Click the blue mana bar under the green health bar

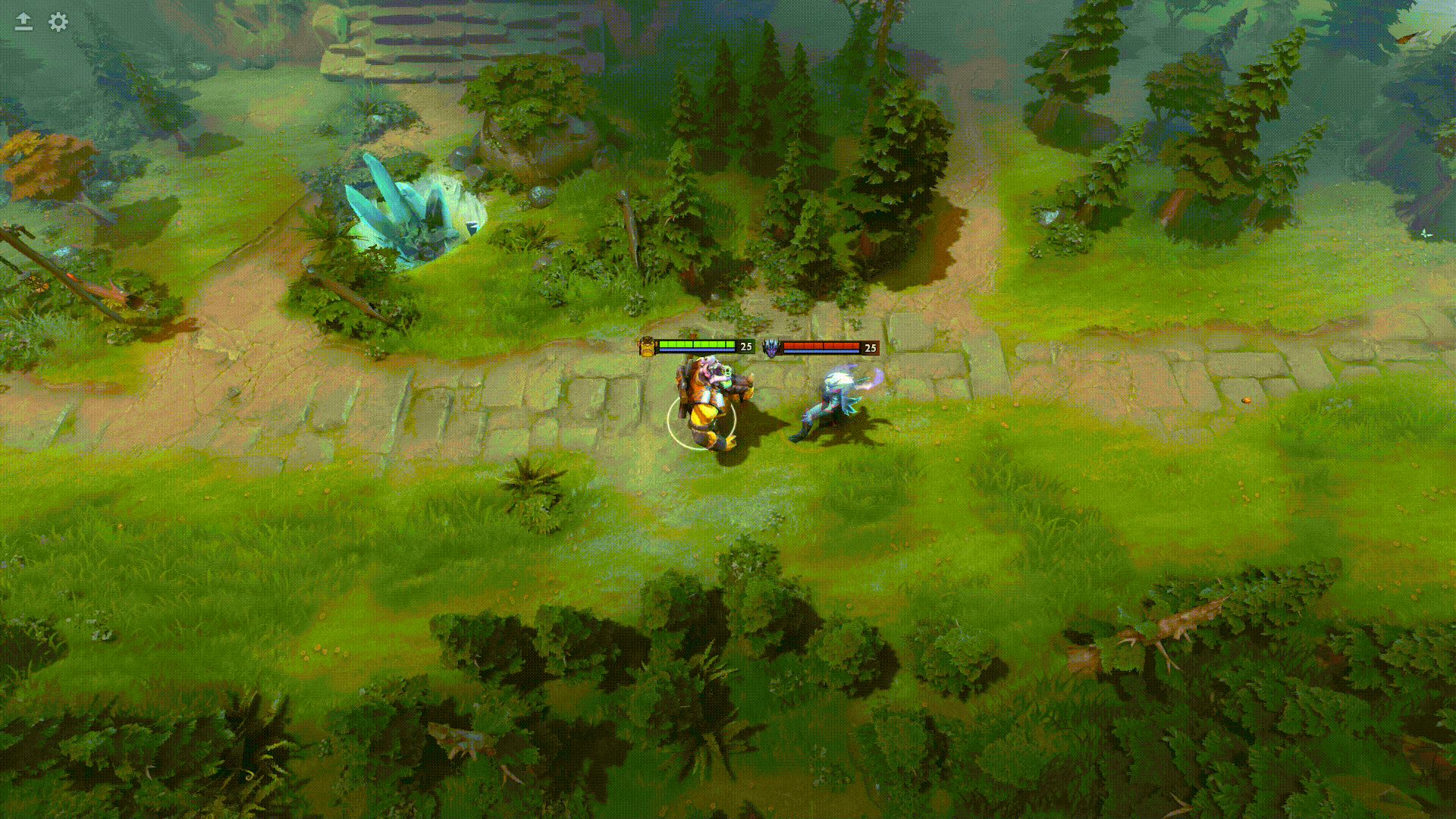[696, 351]
